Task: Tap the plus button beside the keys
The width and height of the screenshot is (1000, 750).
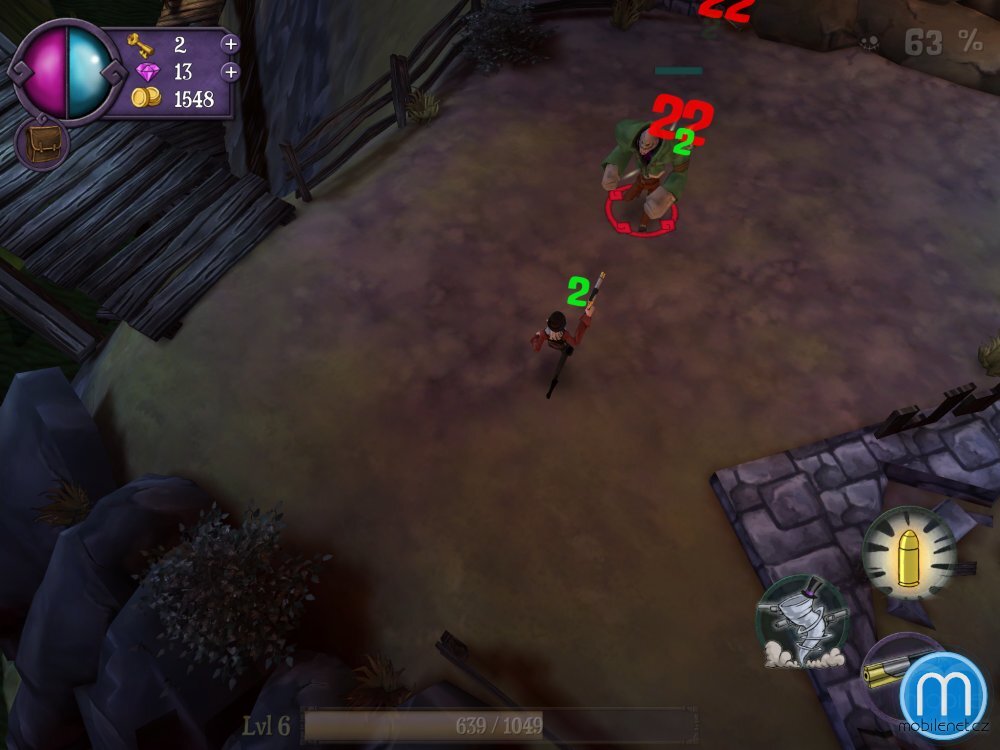Action: tap(230, 44)
